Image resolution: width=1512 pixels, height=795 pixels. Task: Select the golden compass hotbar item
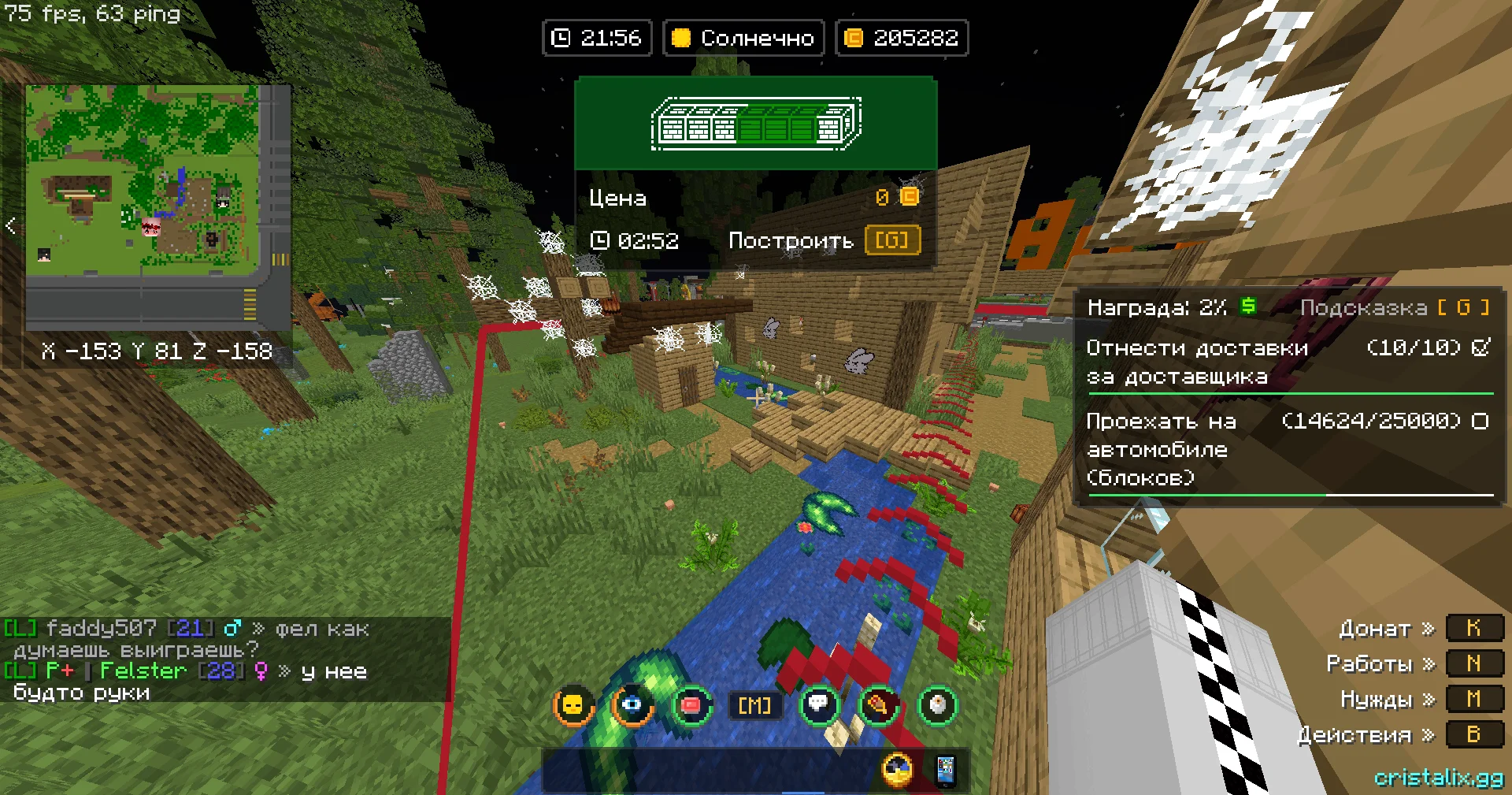pyautogui.click(x=898, y=771)
